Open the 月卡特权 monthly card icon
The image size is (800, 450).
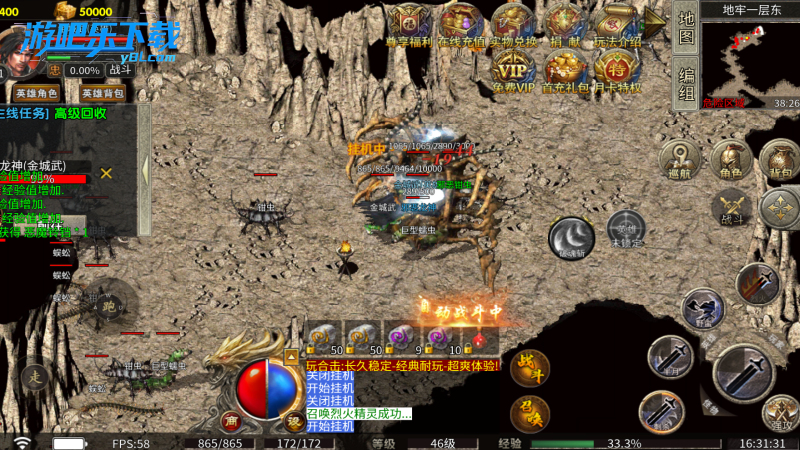[x=616, y=70]
